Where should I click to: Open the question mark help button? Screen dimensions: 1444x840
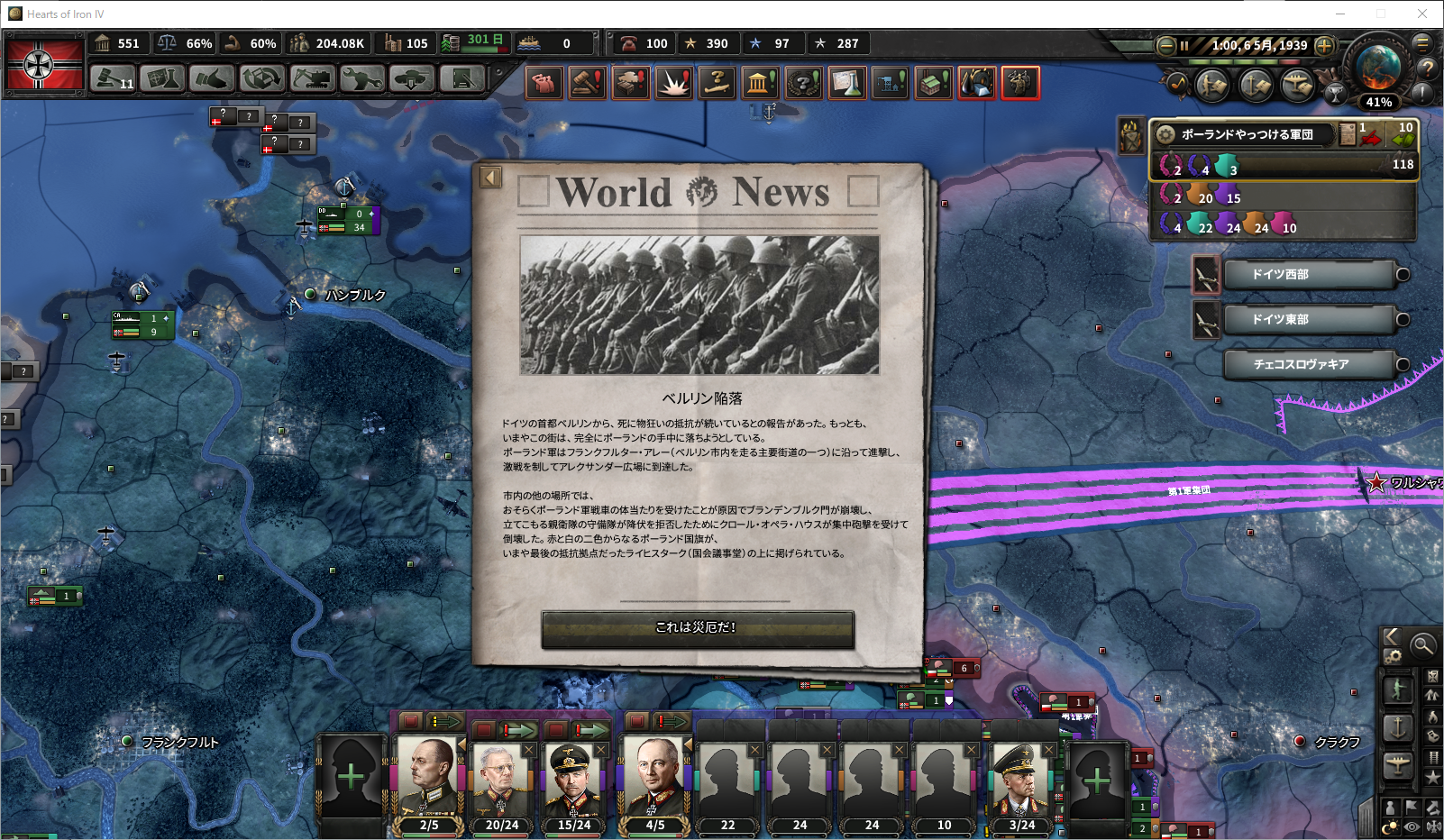pos(1427,68)
